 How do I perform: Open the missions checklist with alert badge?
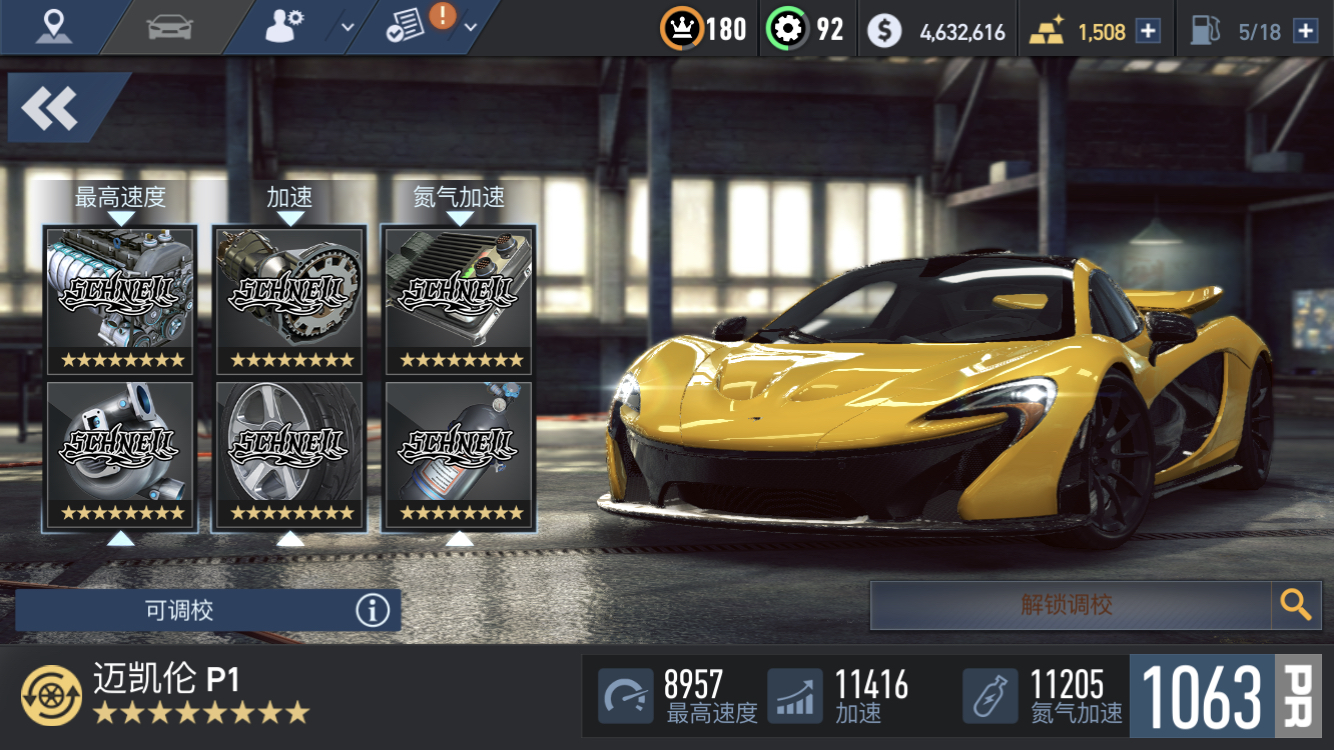coord(428,27)
